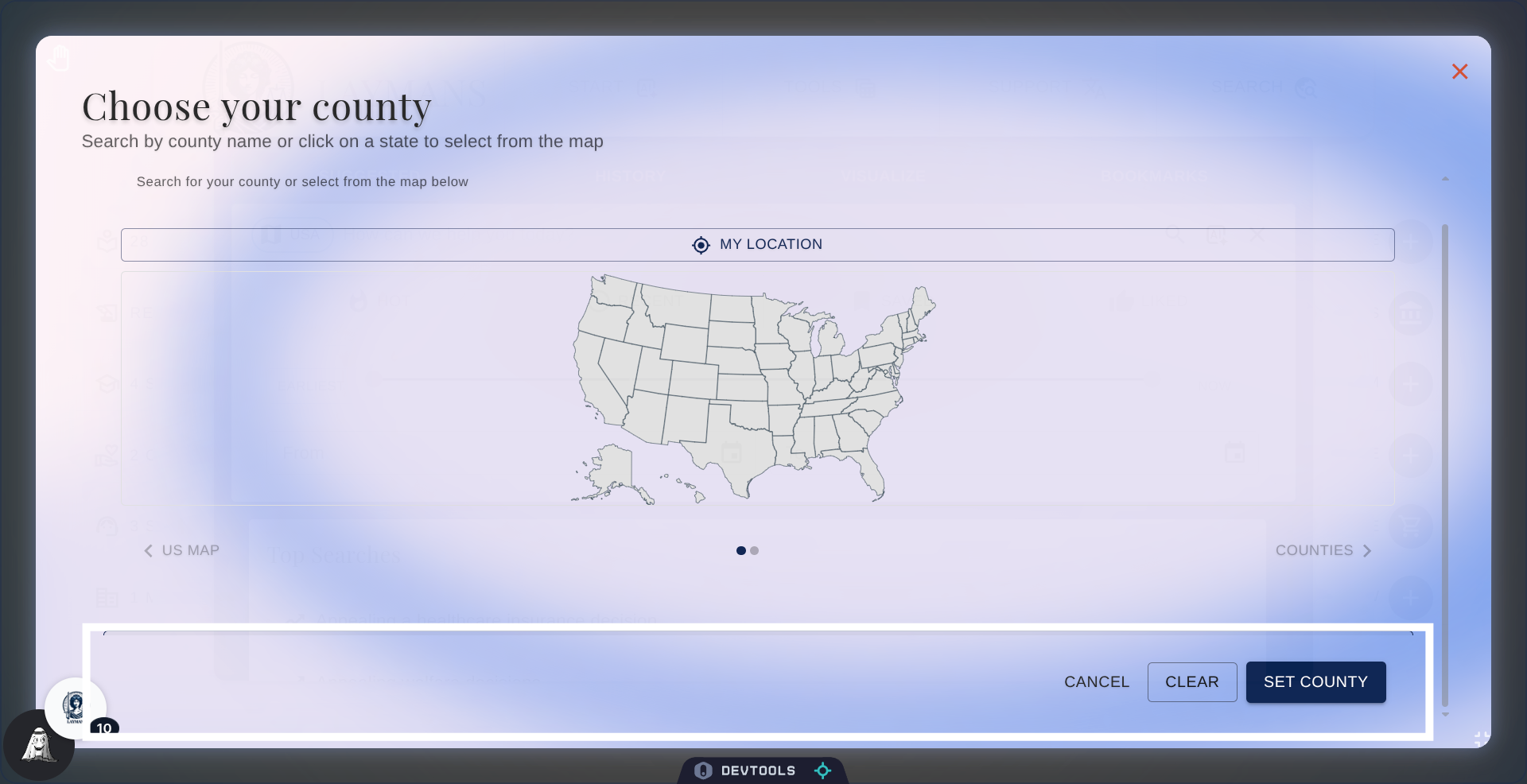Image resolution: width=1527 pixels, height=784 pixels.
Task: Go back to the US MAP view
Action: click(x=190, y=550)
